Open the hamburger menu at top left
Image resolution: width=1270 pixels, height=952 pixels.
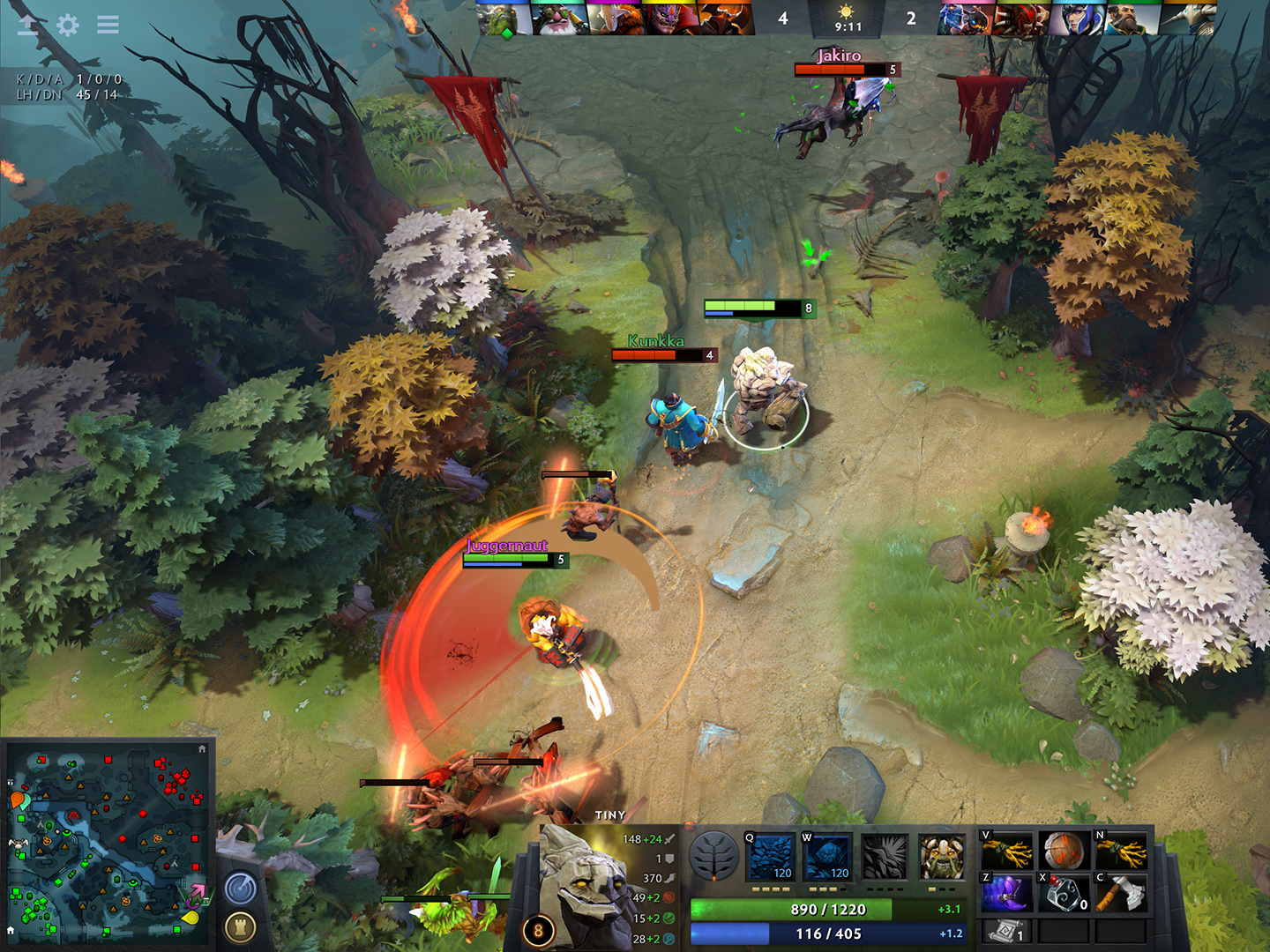pos(108,26)
